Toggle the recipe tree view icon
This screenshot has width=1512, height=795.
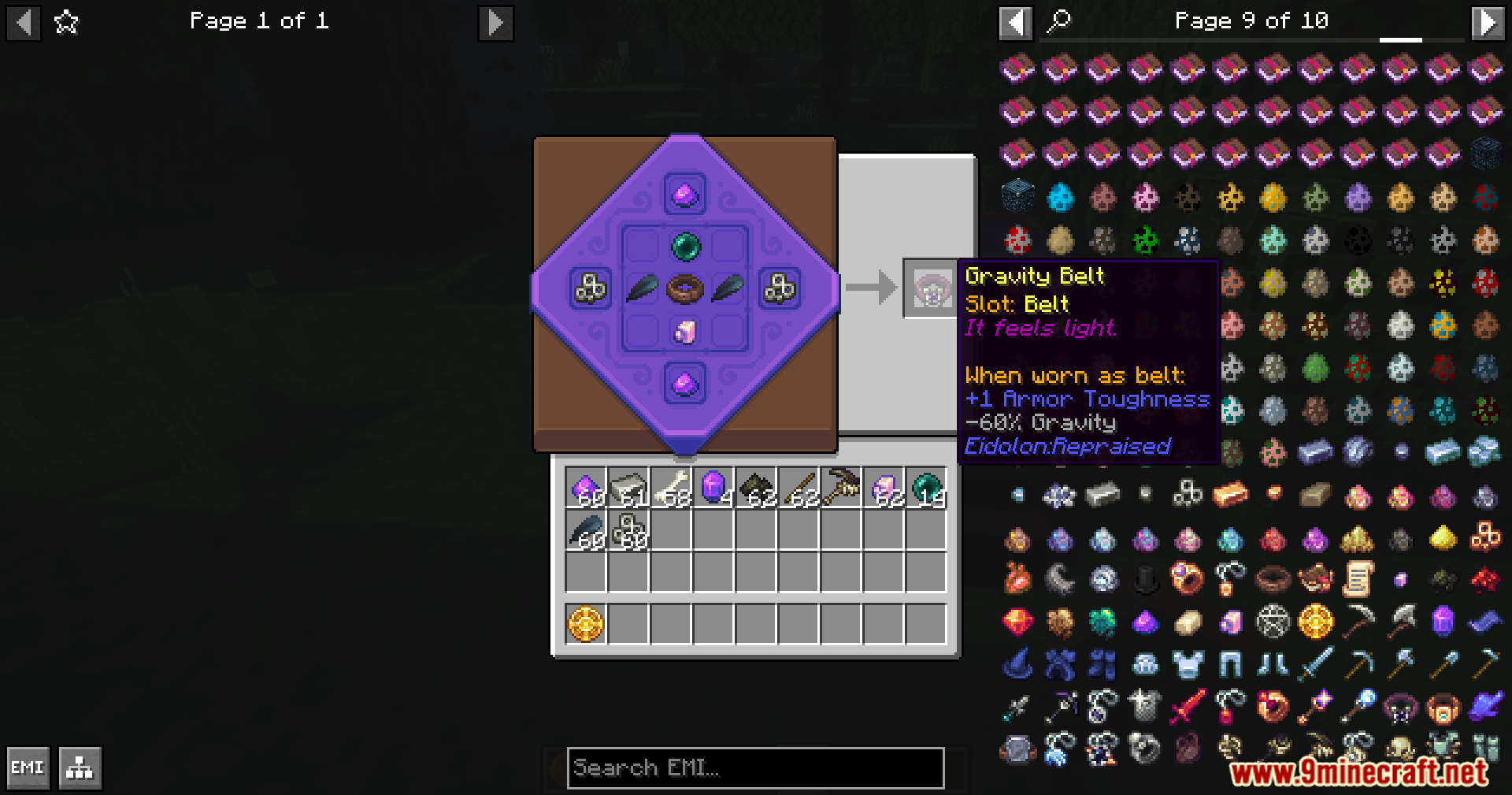coord(78,767)
